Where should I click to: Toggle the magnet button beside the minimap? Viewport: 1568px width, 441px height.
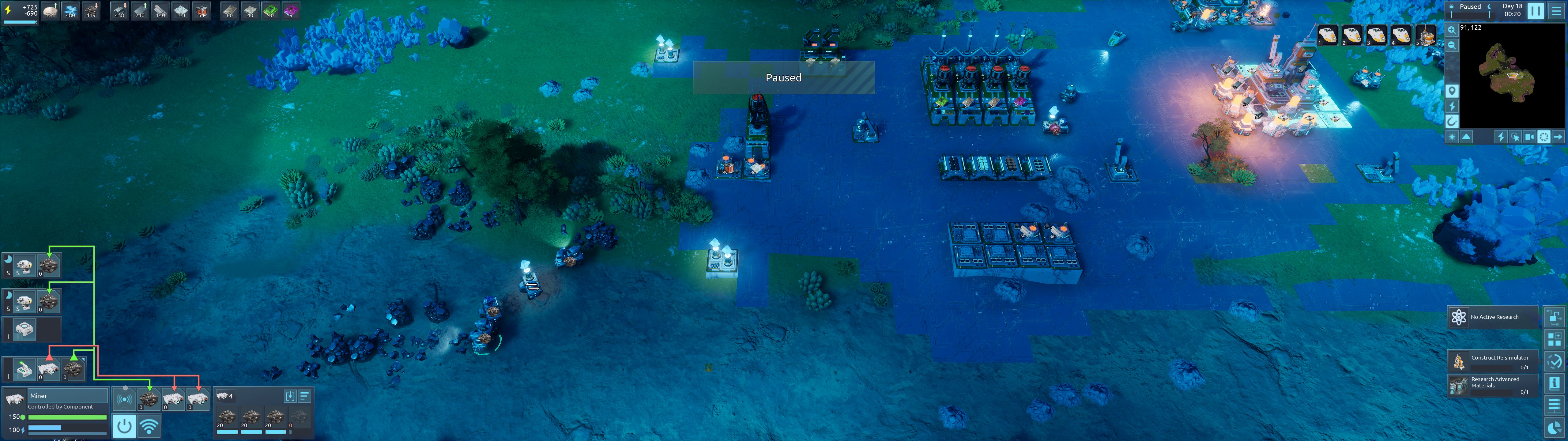1452,121
